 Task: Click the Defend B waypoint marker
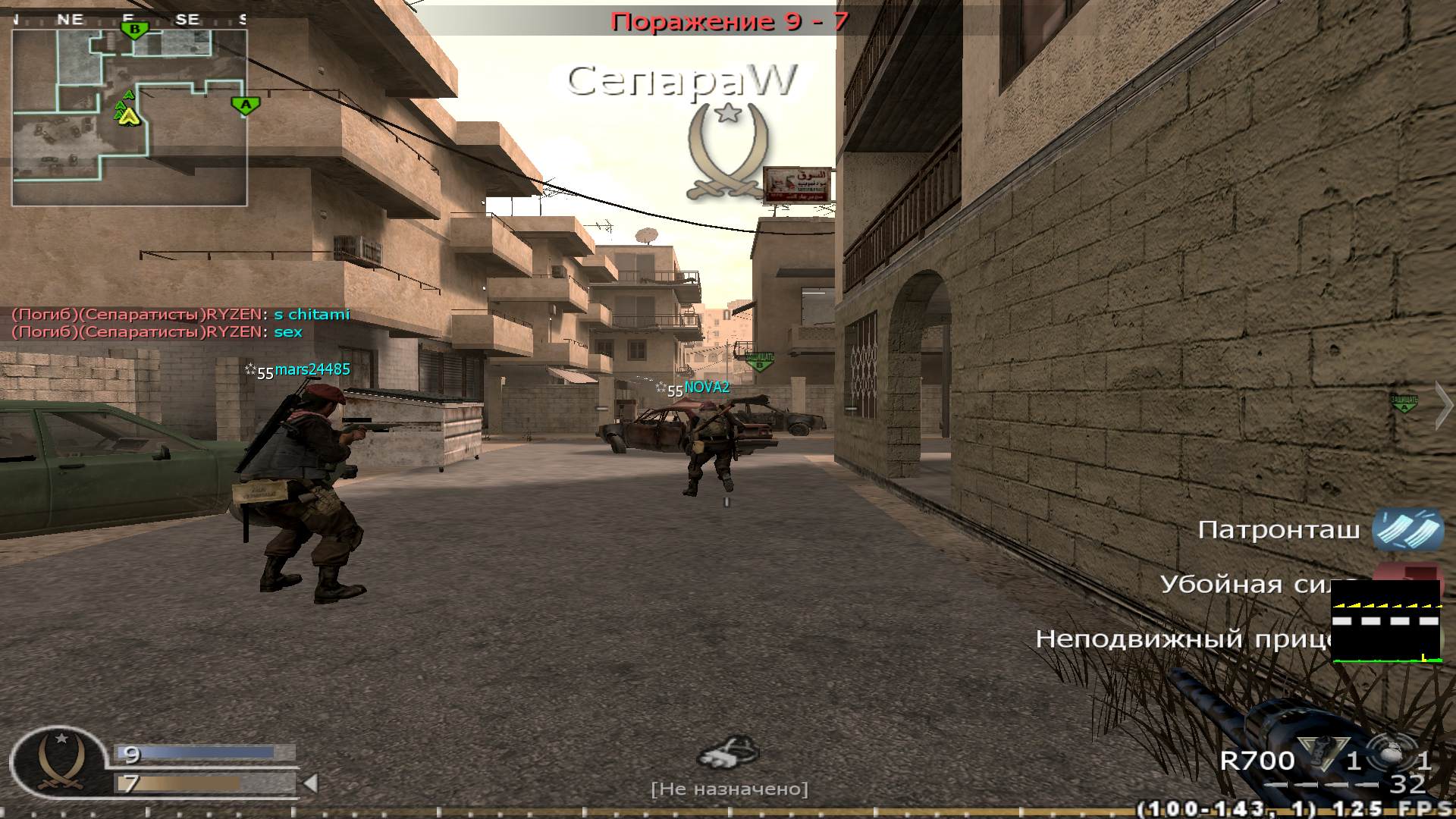click(759, 361)
